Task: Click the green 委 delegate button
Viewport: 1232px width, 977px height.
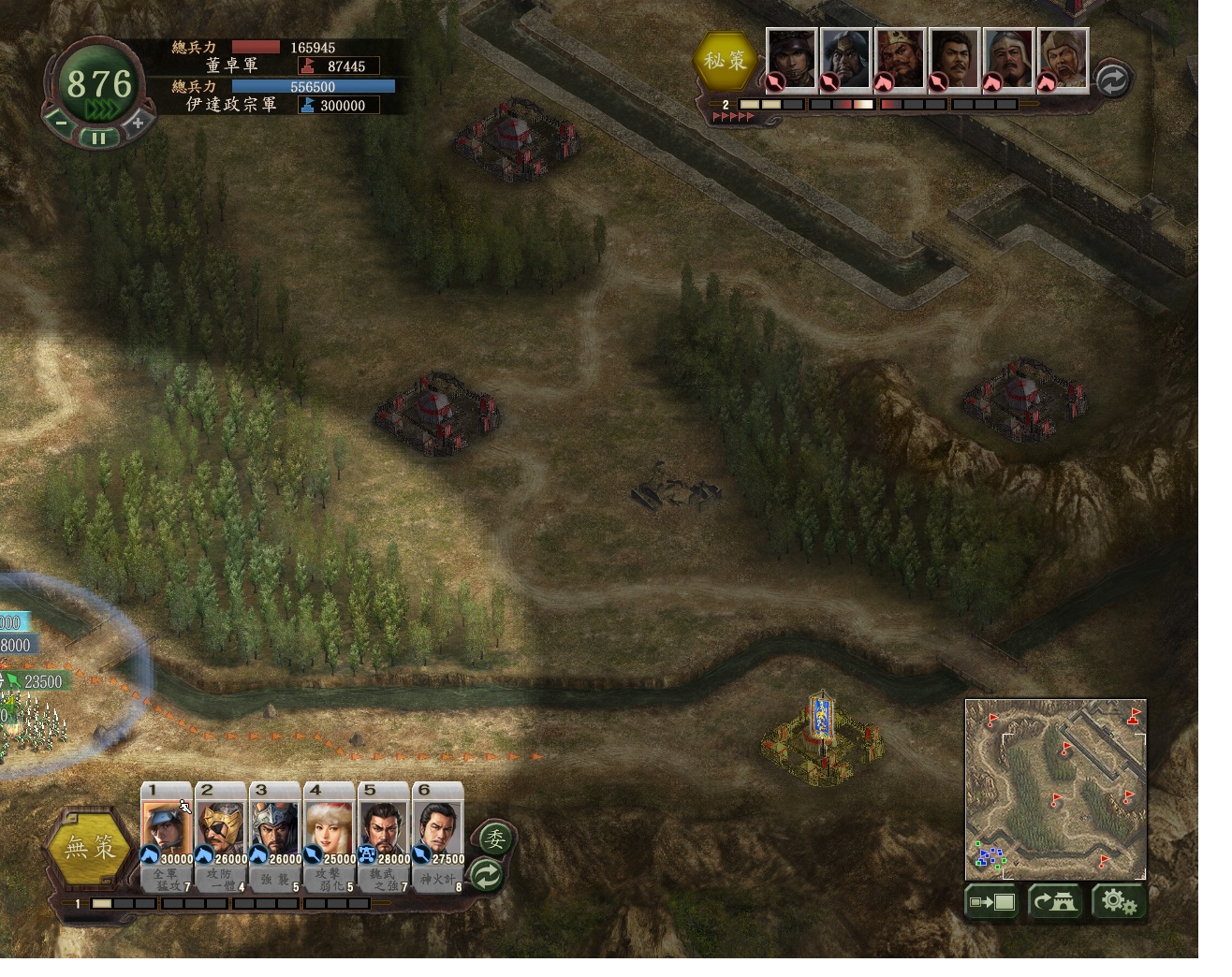Action: (x=493, y=838)
